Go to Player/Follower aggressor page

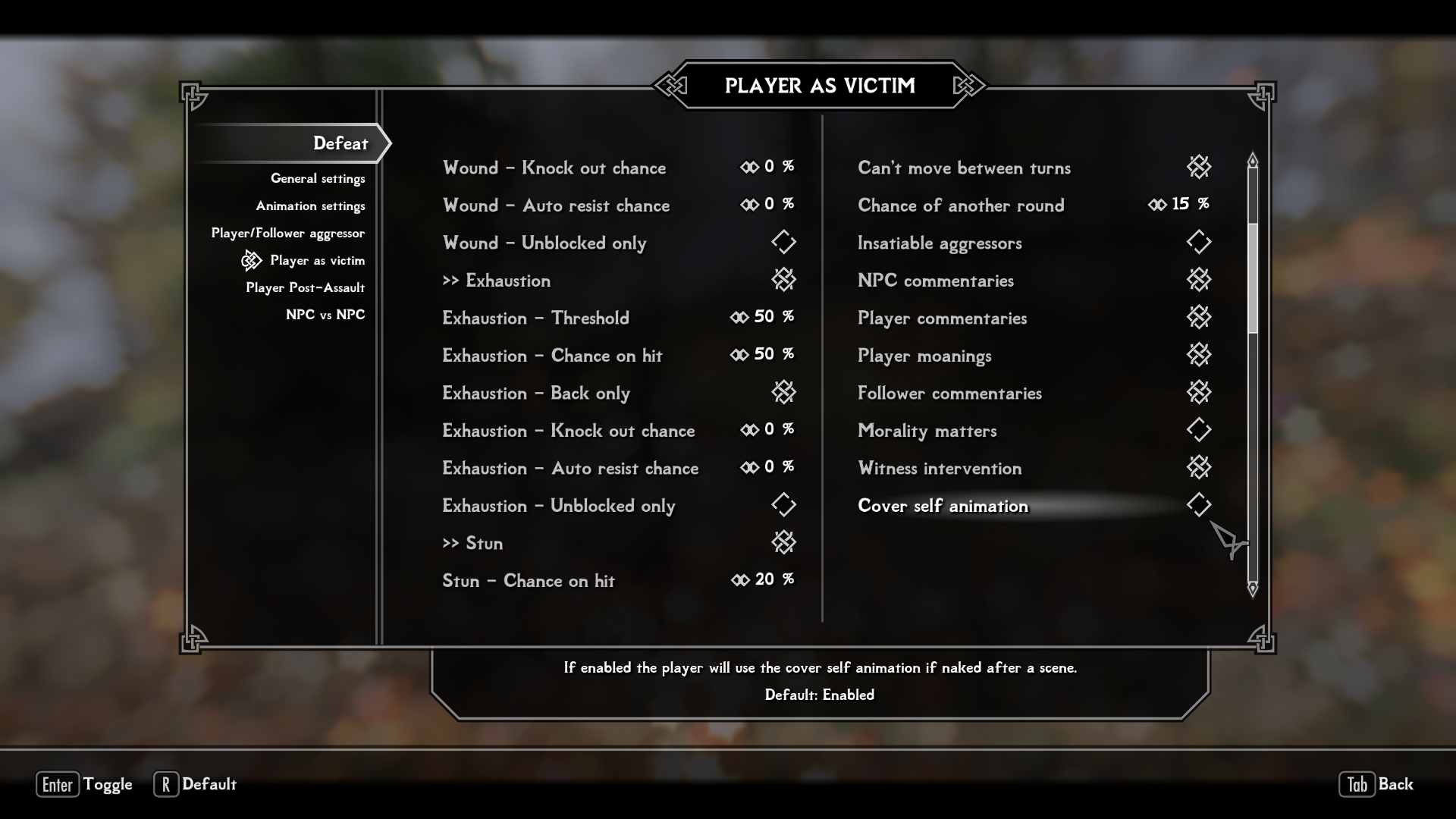287,234
